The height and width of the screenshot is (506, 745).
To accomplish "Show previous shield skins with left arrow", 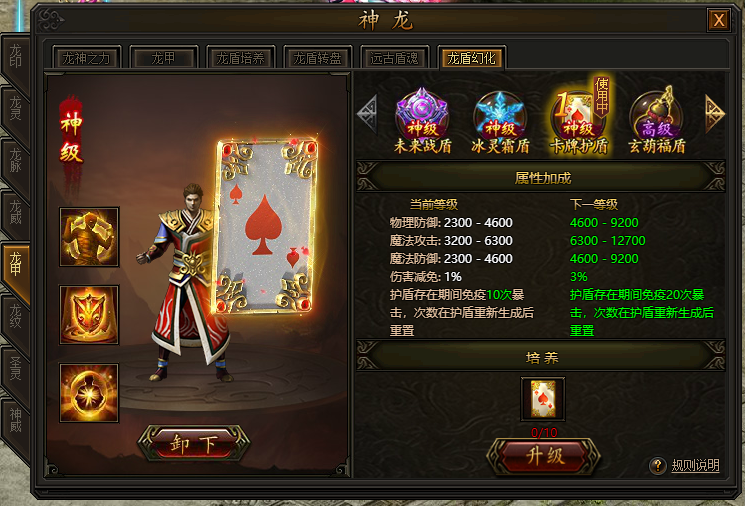I will [367, 111].
